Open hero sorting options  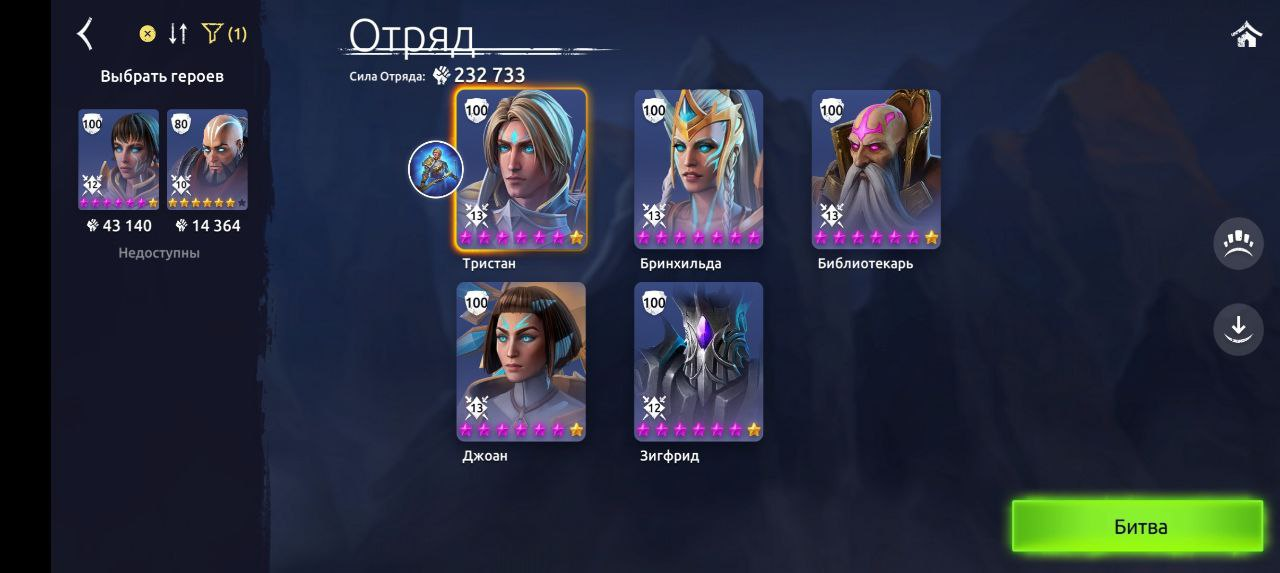[178, 34]
